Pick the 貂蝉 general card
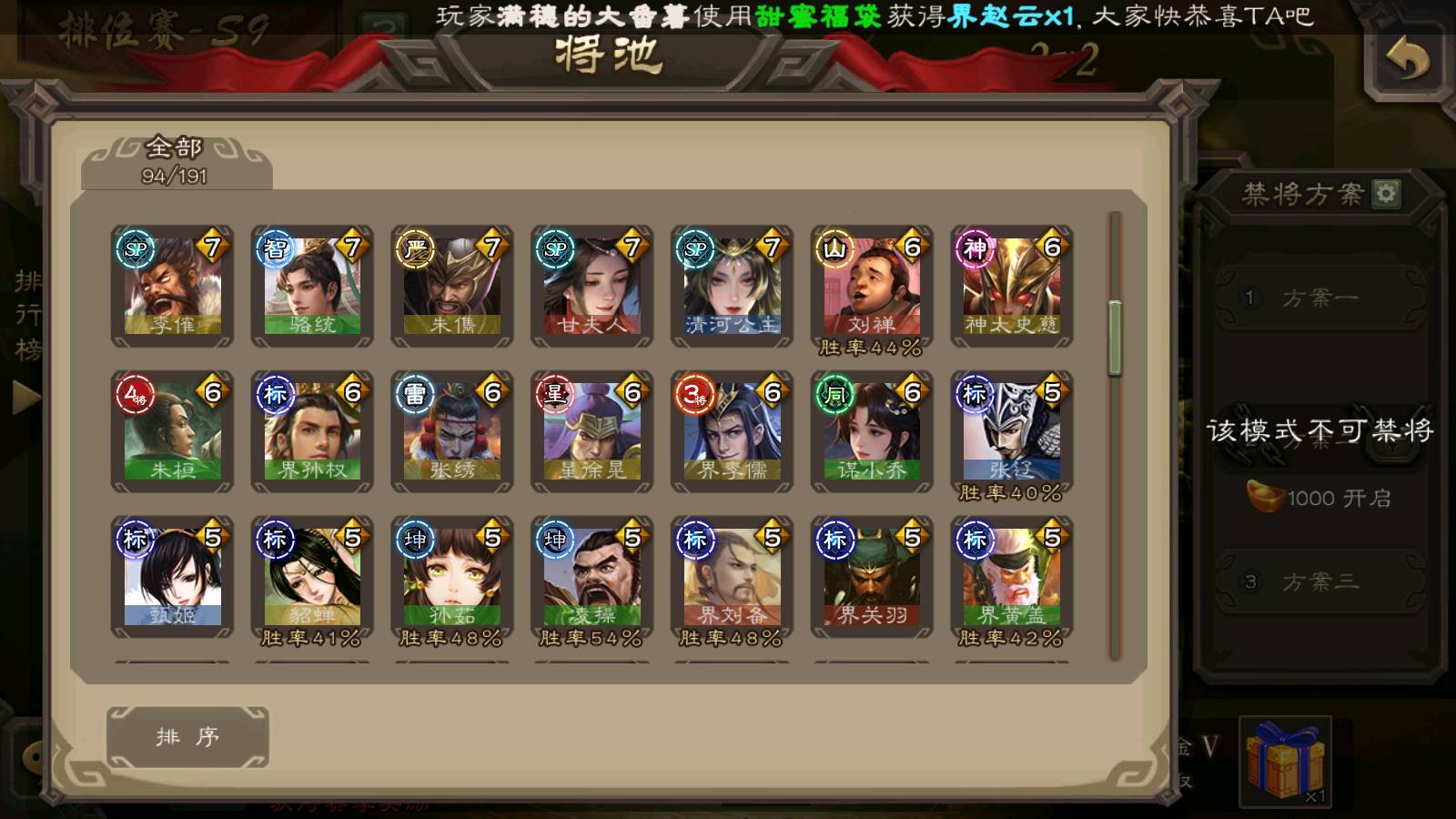 point(312,577)
